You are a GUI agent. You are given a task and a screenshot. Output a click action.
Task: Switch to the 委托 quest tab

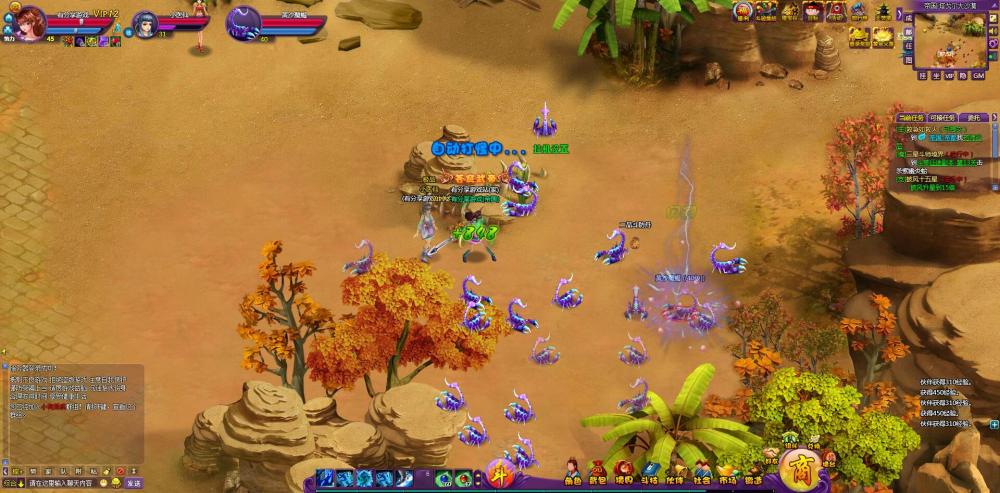coord(972,118)
